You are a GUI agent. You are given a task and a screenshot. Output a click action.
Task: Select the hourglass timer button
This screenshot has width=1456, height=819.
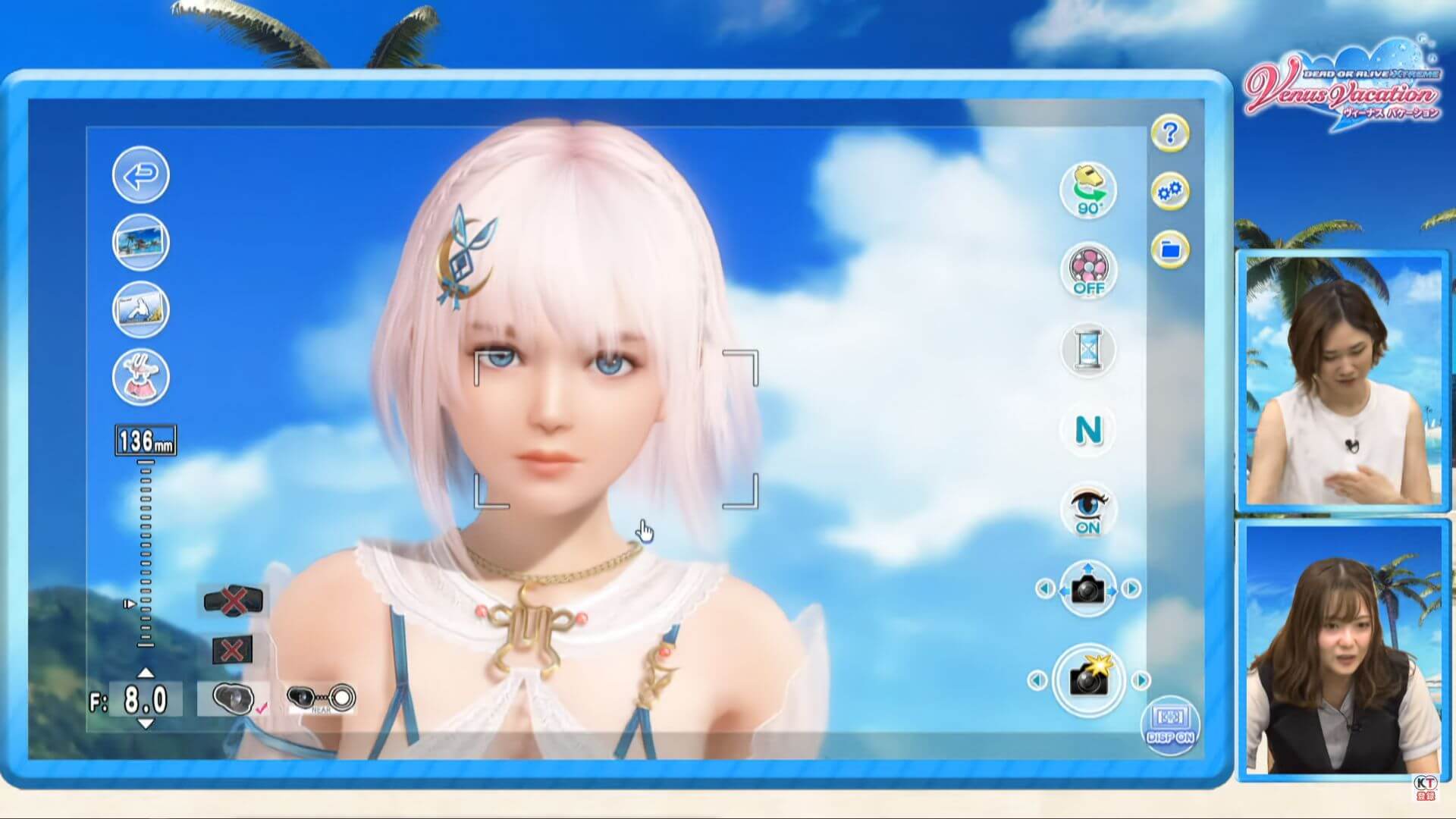1088,350
